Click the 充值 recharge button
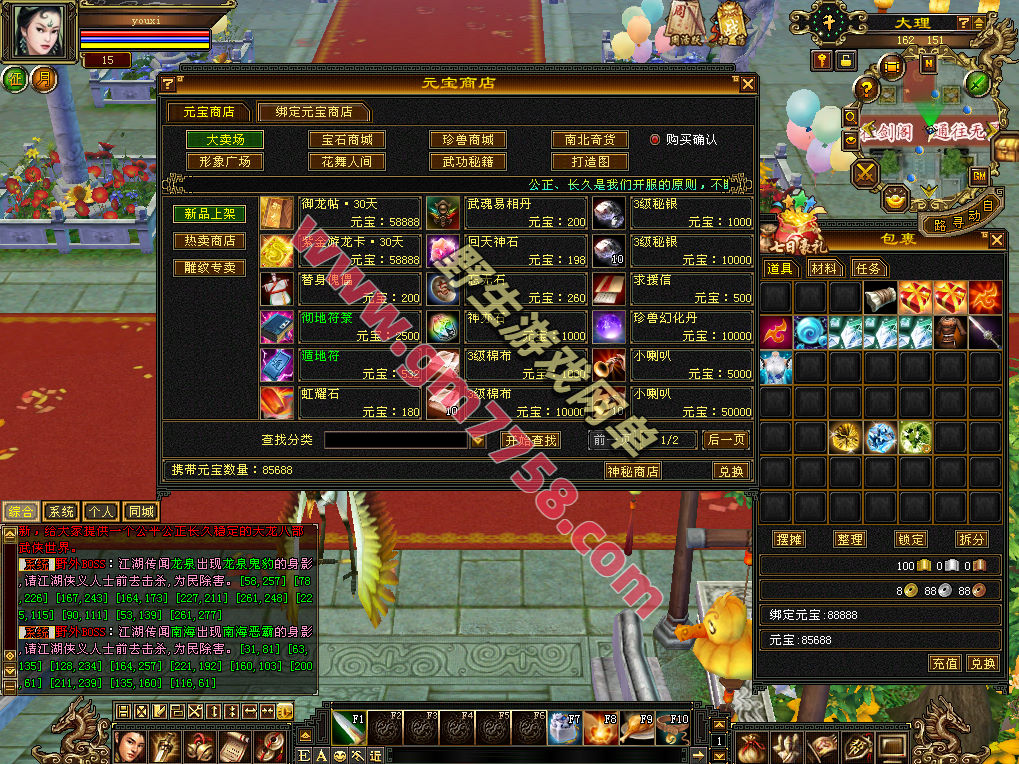This screenshot has height=764, width=1019. [x=944, y=663]
